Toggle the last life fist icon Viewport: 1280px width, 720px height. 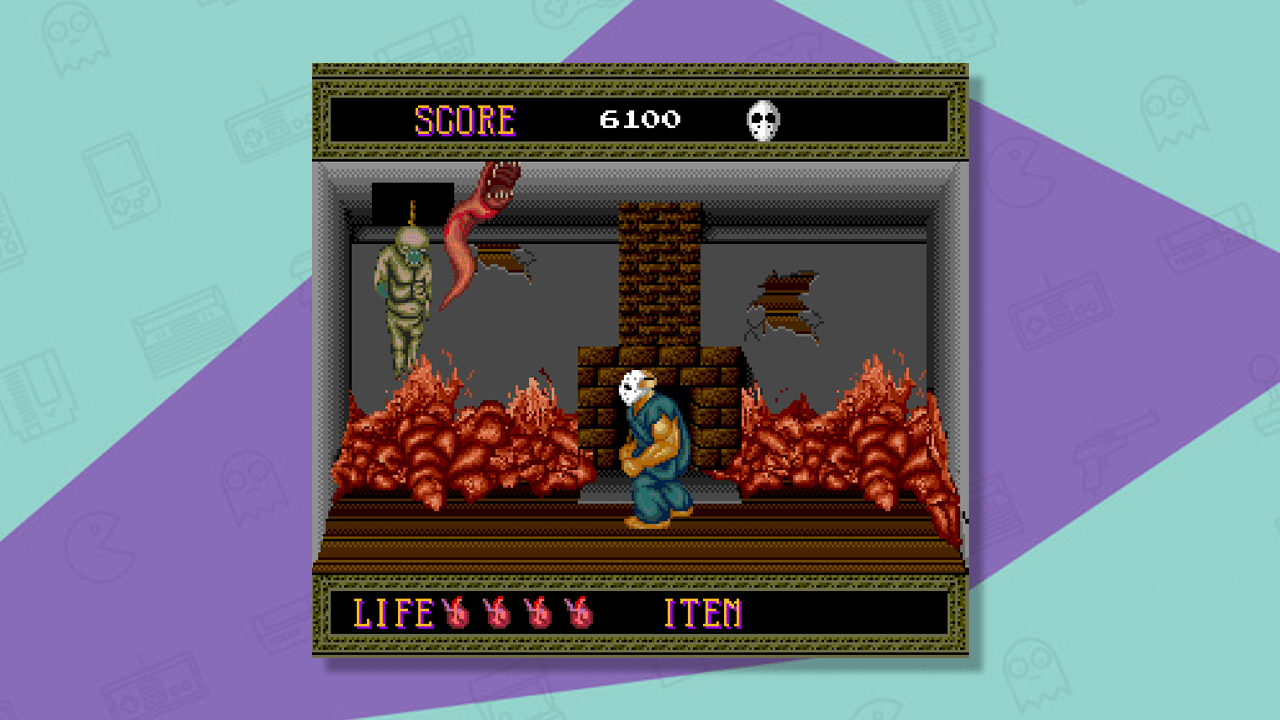tap(577, 613)
